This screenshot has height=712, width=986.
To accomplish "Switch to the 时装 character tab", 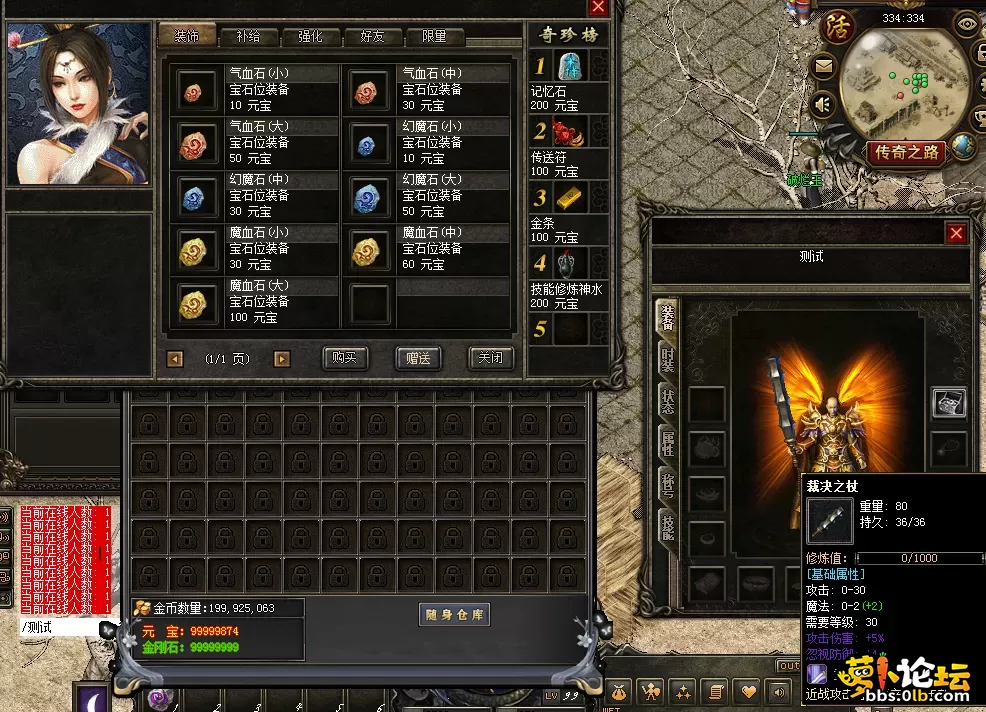I will (x=666, y=362).
